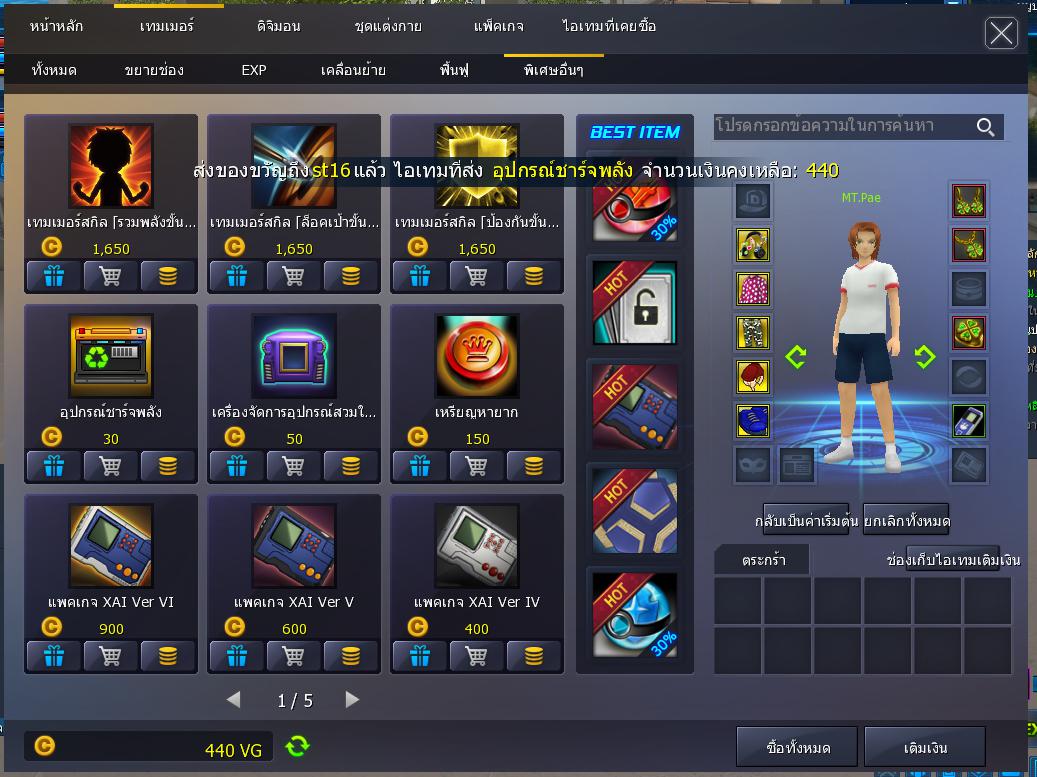
Task: Buy แพคเกจ XAI Ver VI with coins
Action: click(168, 655)
